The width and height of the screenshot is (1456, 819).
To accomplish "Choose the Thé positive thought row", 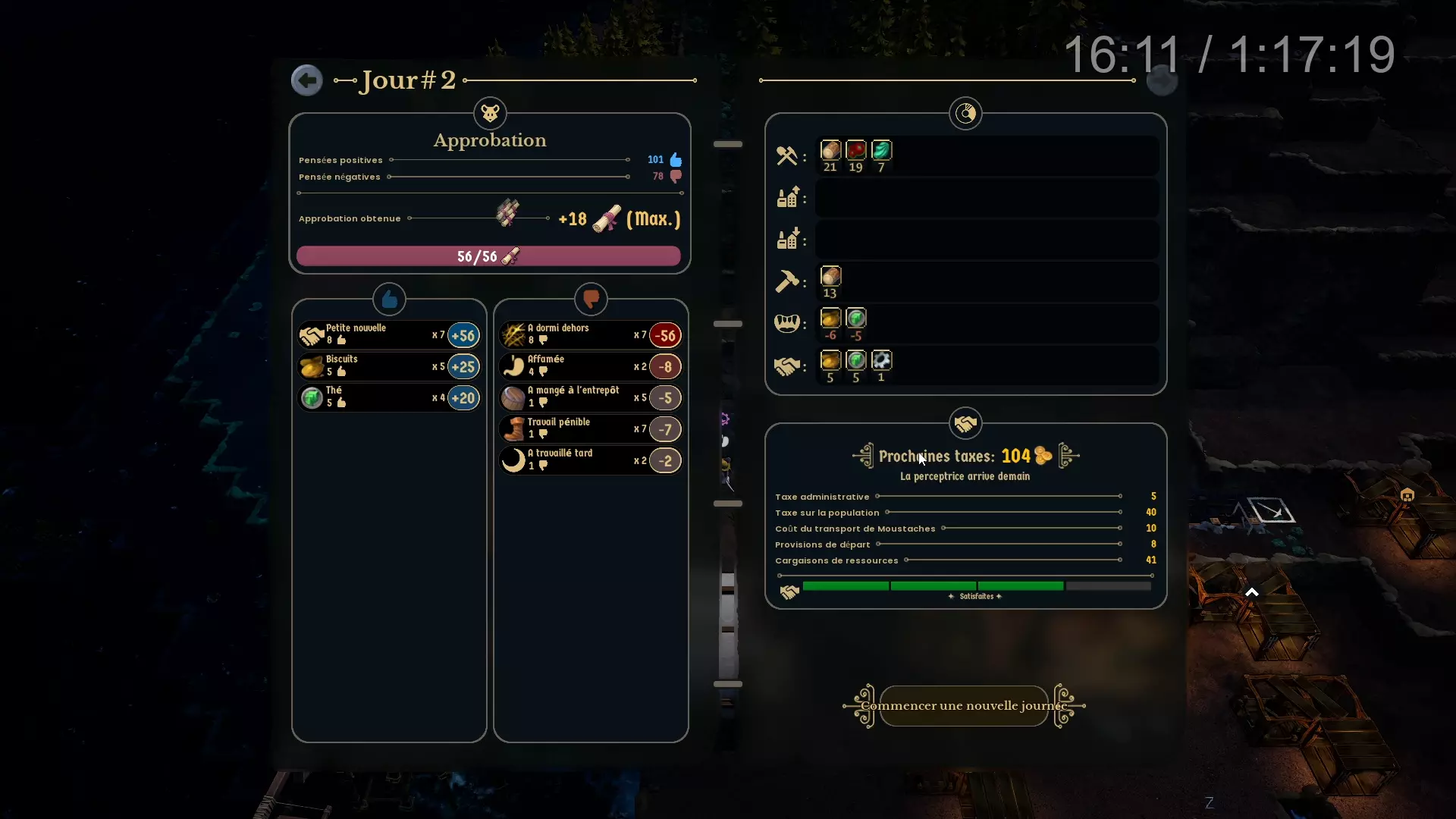I will click(388, 397).
